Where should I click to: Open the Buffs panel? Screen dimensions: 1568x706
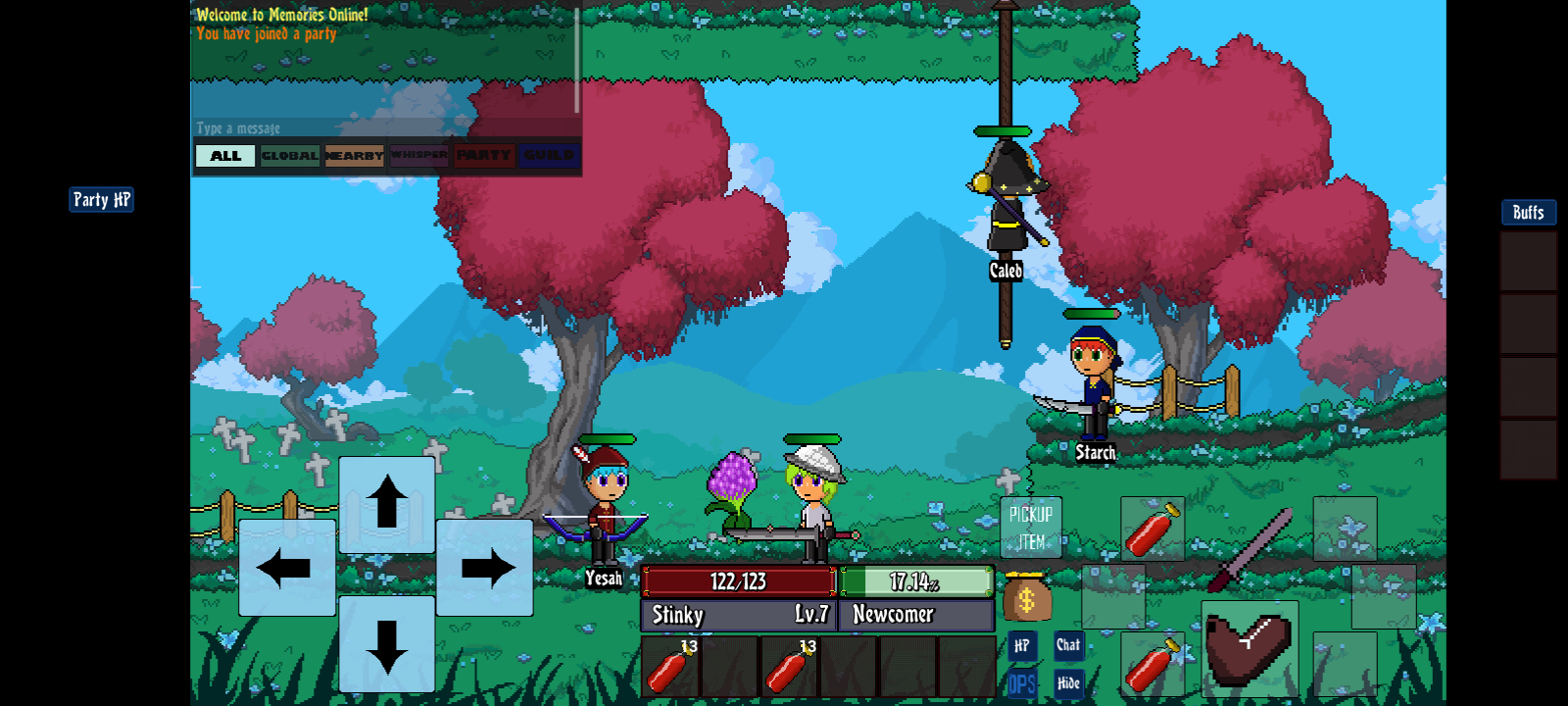[1528, 213]
